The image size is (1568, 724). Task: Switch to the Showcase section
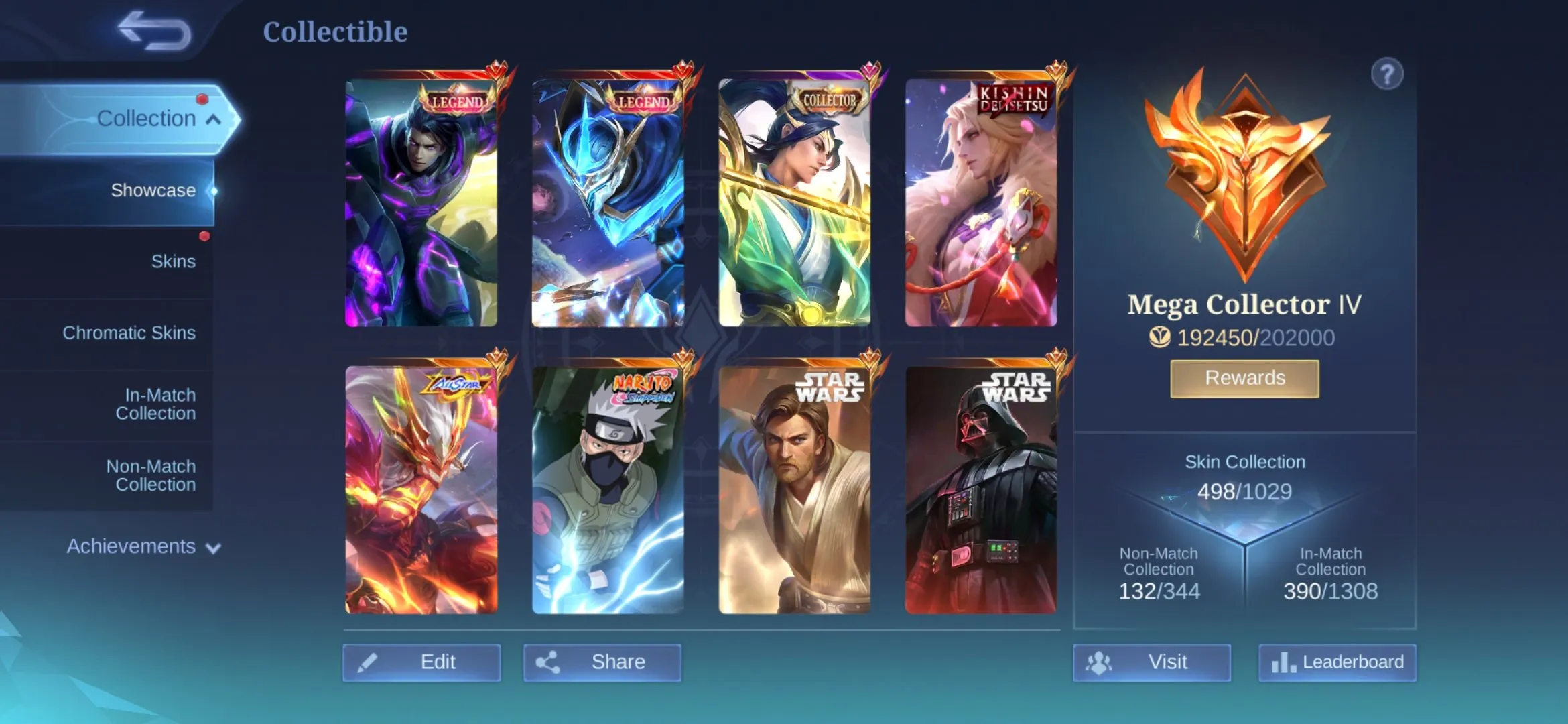[x=153, y=190]
